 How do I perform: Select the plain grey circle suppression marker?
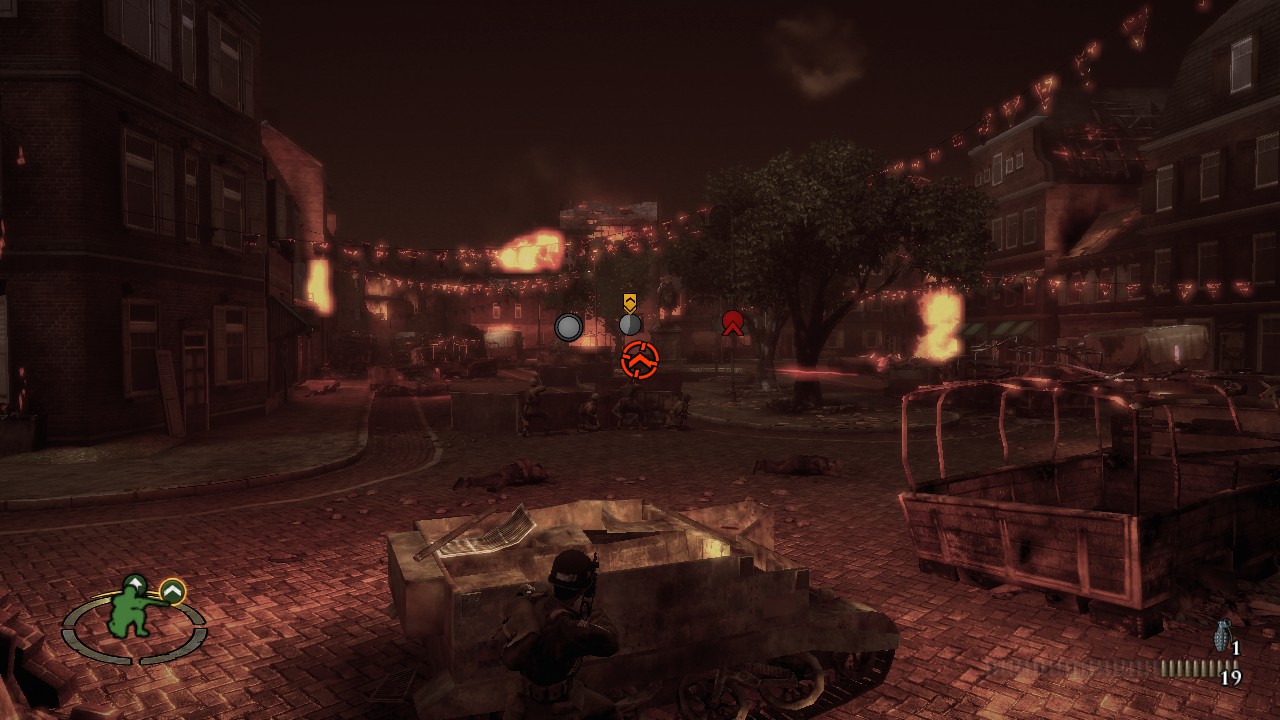click(568, 327)
